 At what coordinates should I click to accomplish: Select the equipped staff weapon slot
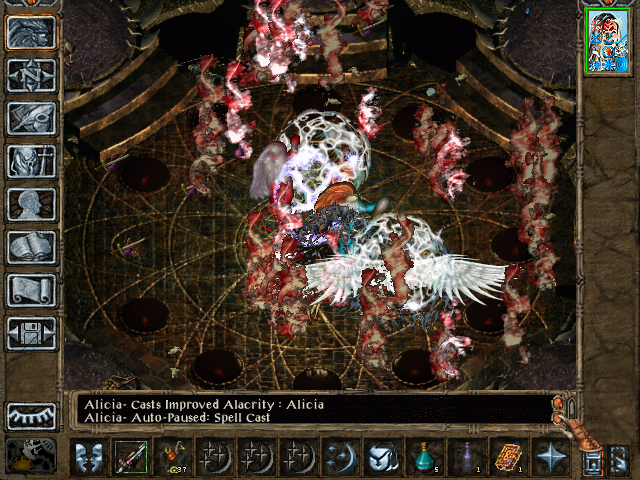130,459
